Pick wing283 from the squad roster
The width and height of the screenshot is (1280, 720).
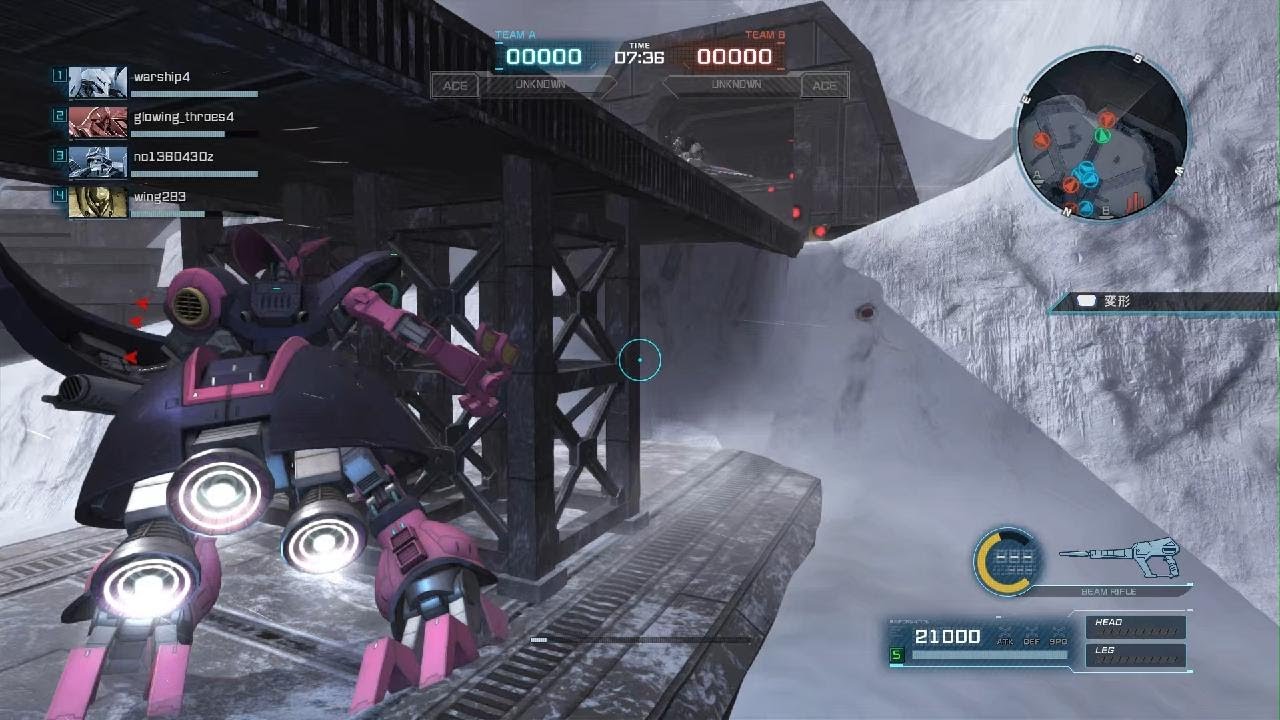pos(160,197)
